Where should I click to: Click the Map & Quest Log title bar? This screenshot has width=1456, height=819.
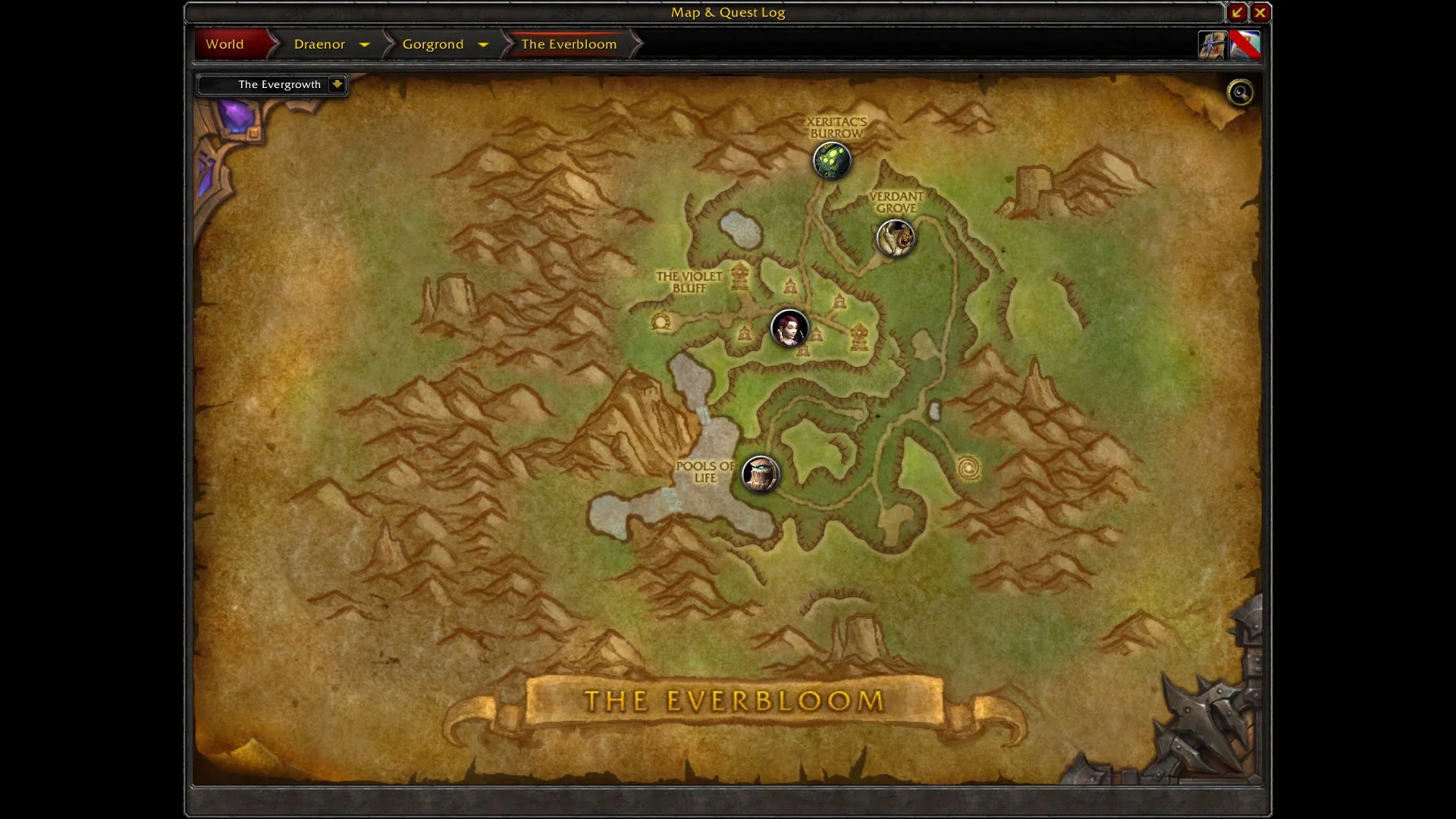(x=726, y=12)
